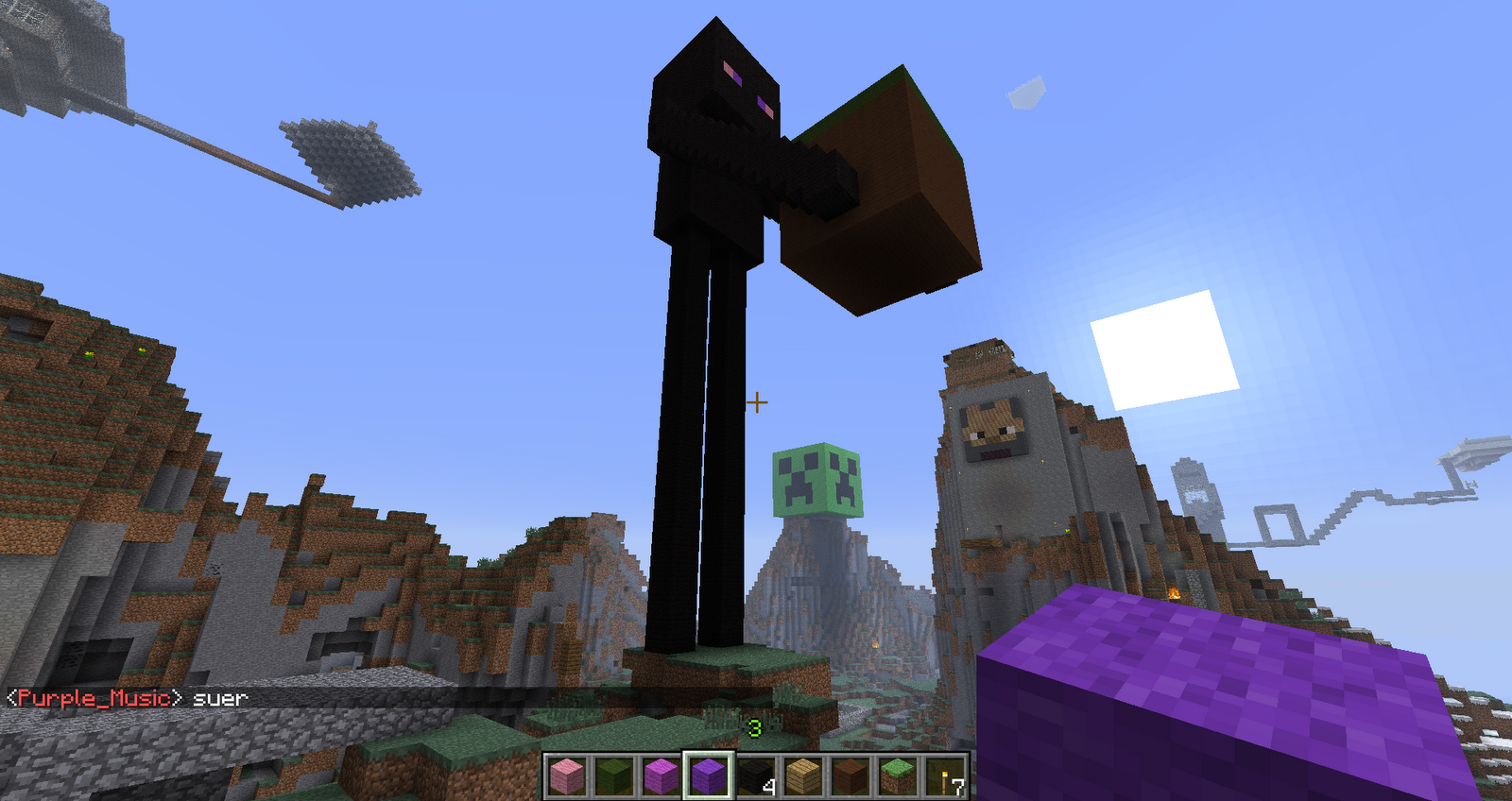Viewport: 1512px width, 801px height.
Task: Select the wooden planks item
Action: pyautogui.click(x=799, y=776)
